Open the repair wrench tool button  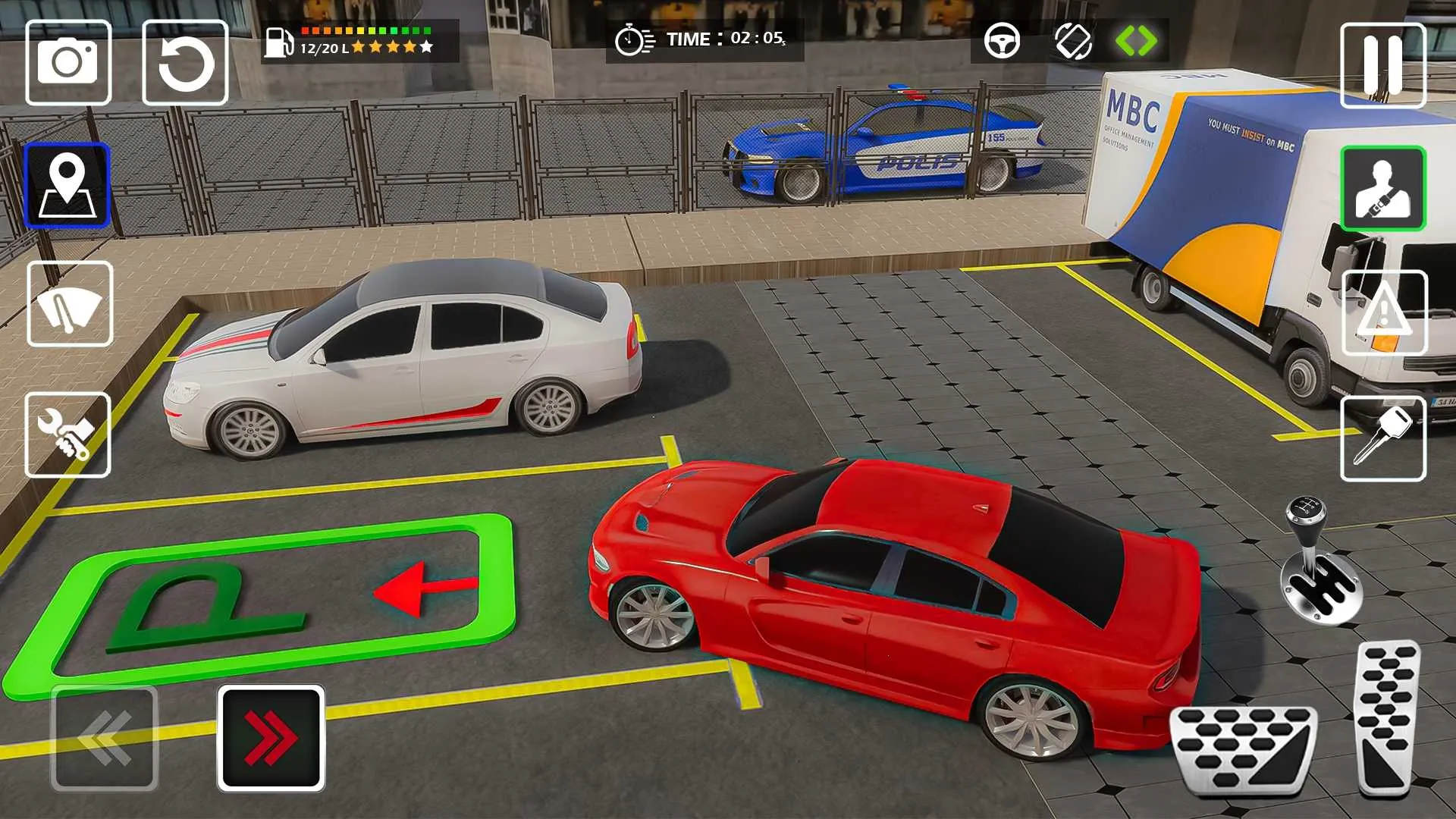click(68, 435)
